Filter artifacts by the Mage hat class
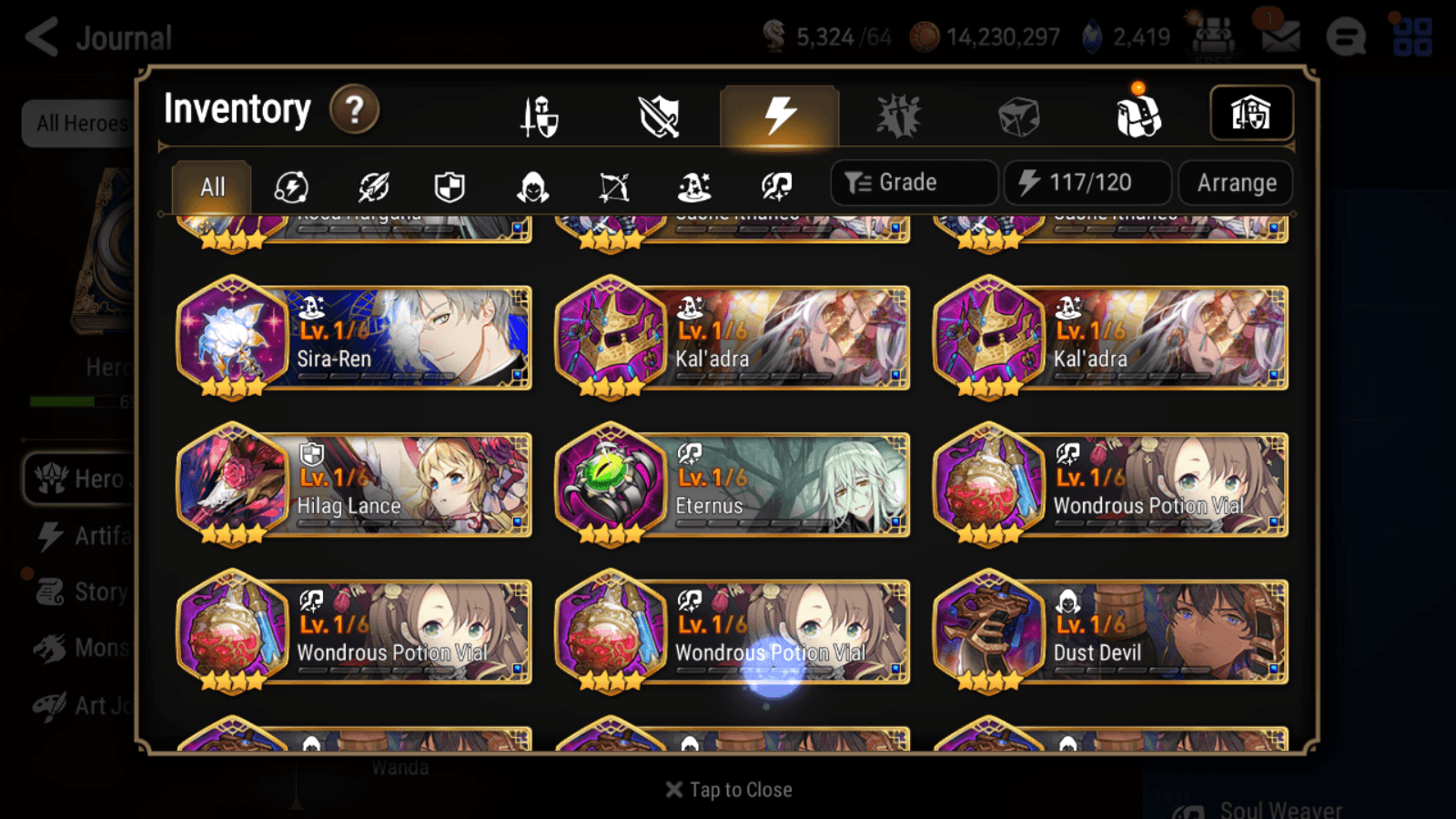This screenshot has height=819, width=1456. 693,187
